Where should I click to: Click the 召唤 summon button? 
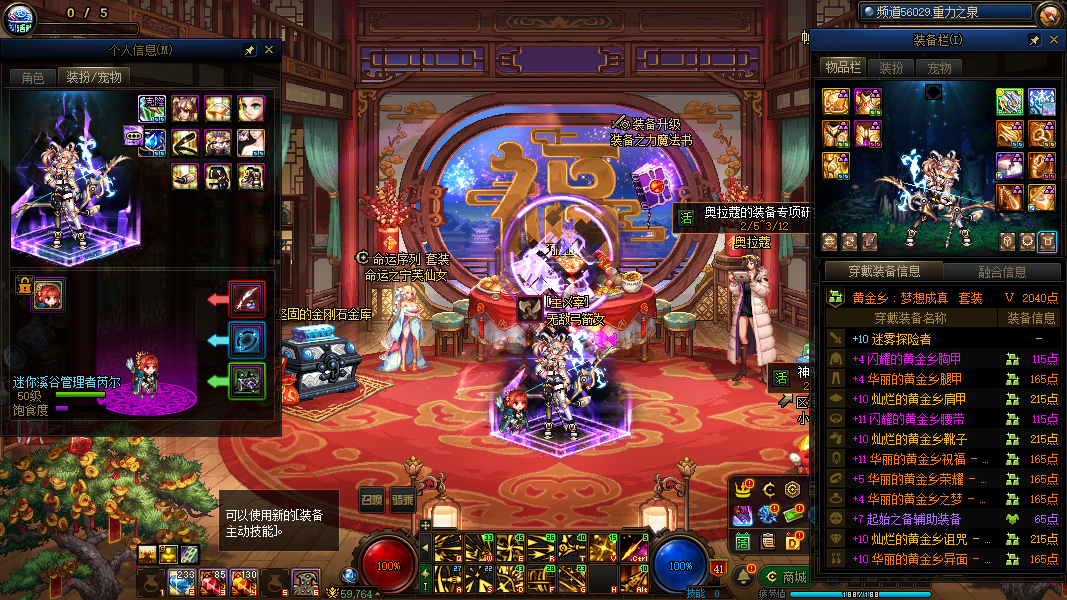[371, 500]
